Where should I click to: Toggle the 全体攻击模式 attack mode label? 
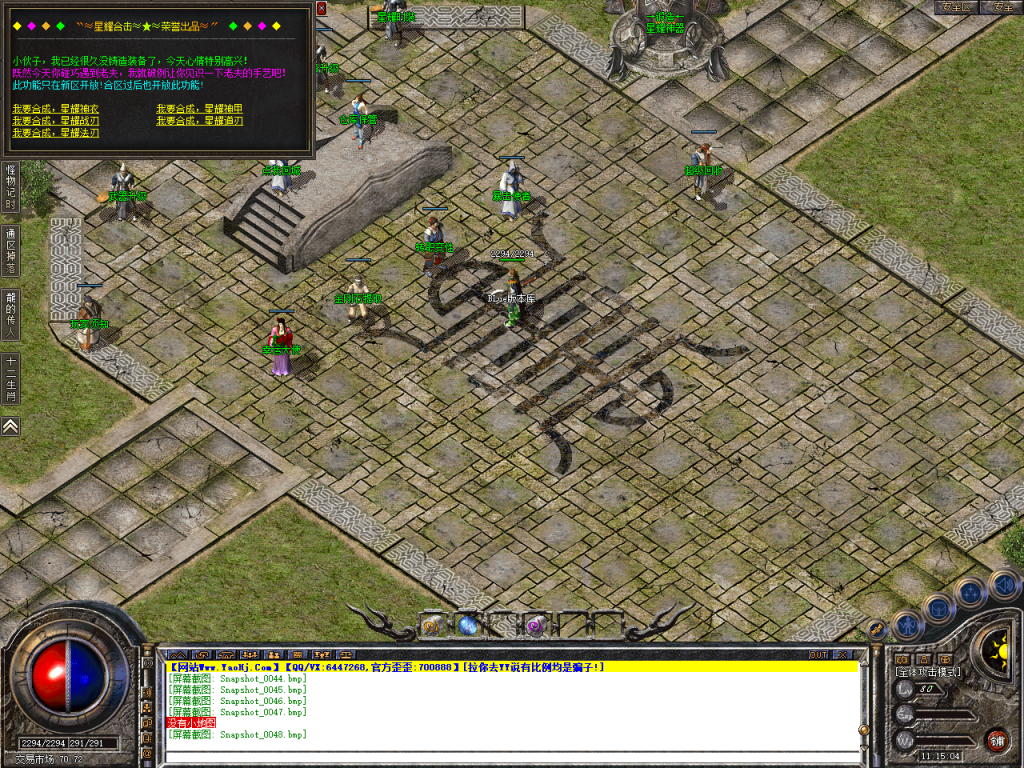(x=927, y=672)
